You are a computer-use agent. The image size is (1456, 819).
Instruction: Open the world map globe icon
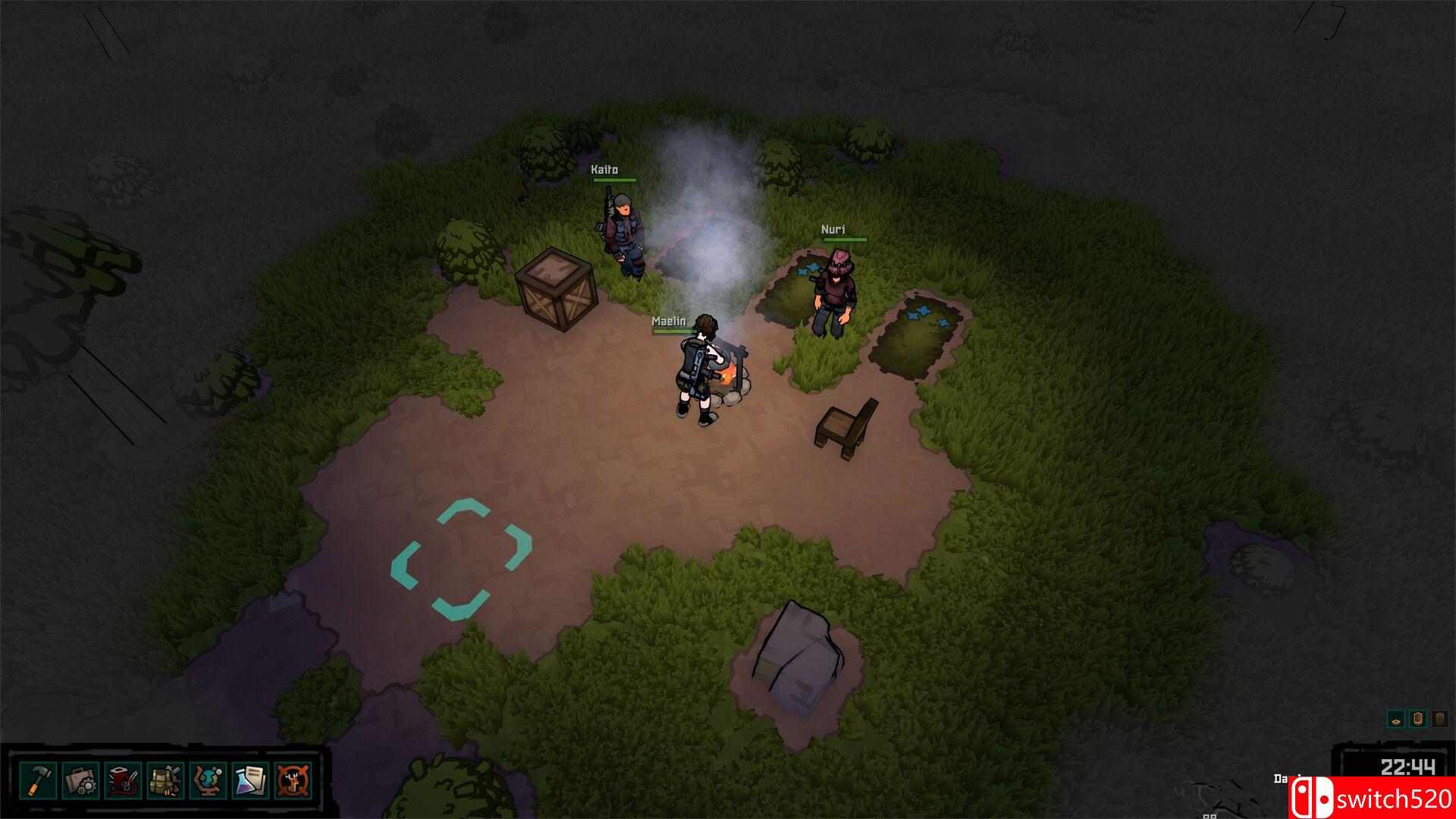click(209, 777)
